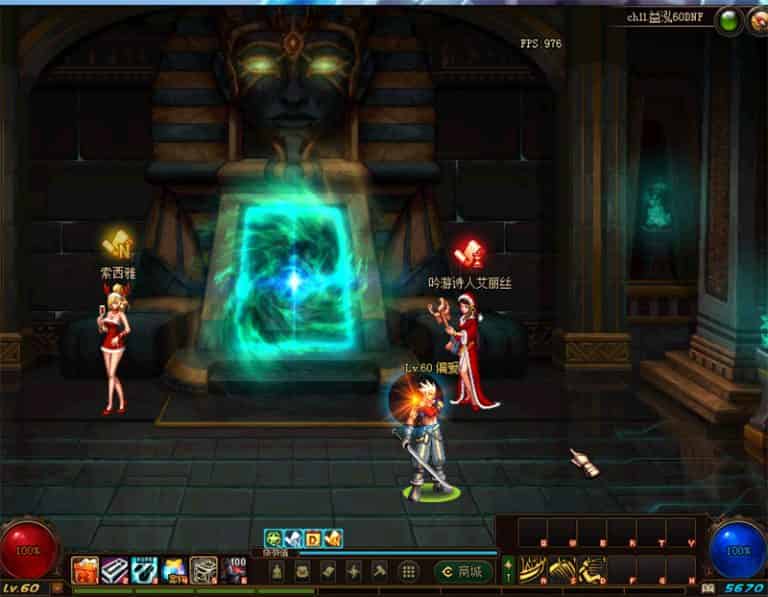Click the book icon beside the 5670 counter
Viewport: 768px width, 597px height.
(708, 589)
